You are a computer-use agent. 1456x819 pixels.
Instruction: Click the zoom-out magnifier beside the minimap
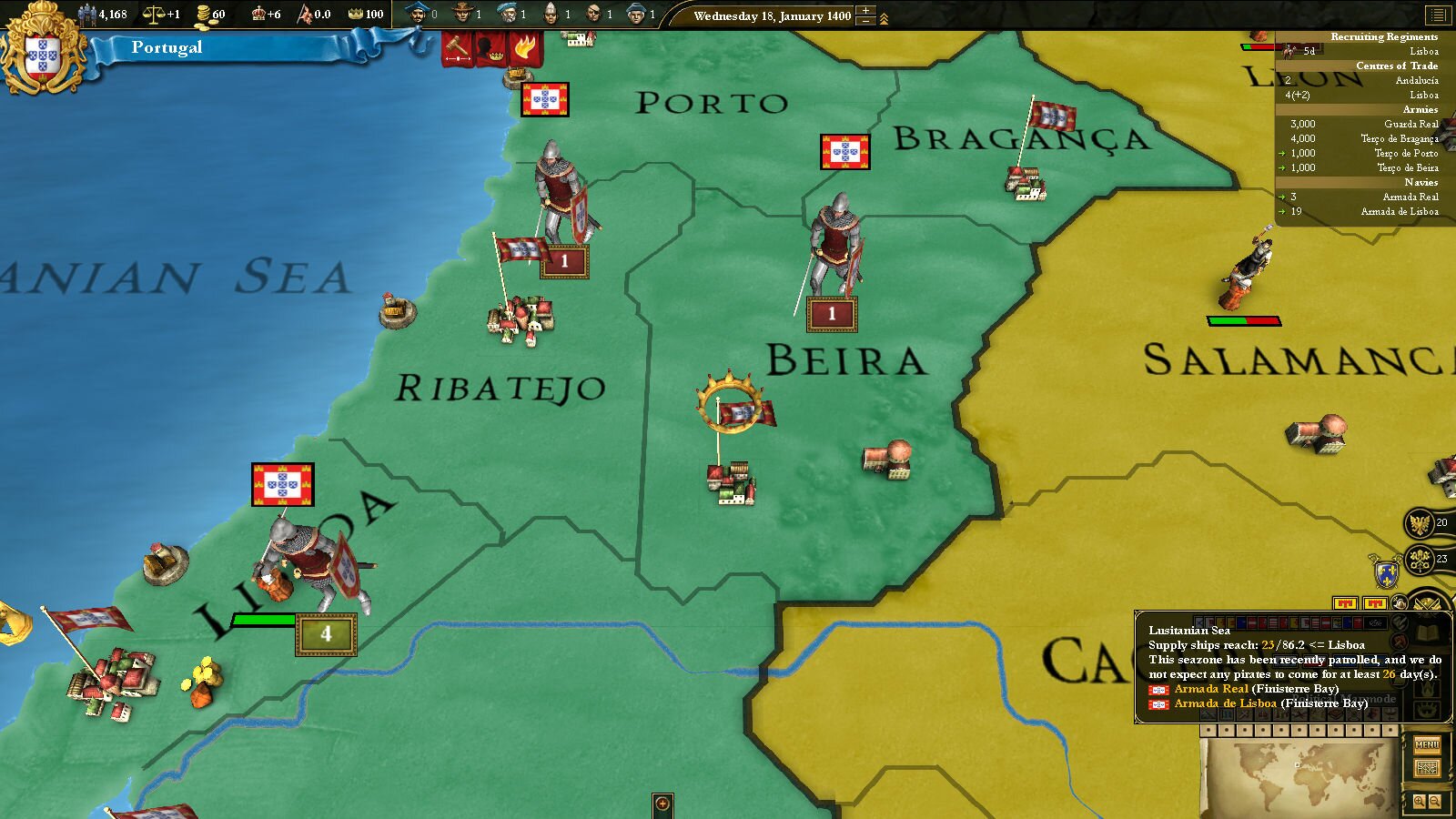[1436, 800]
